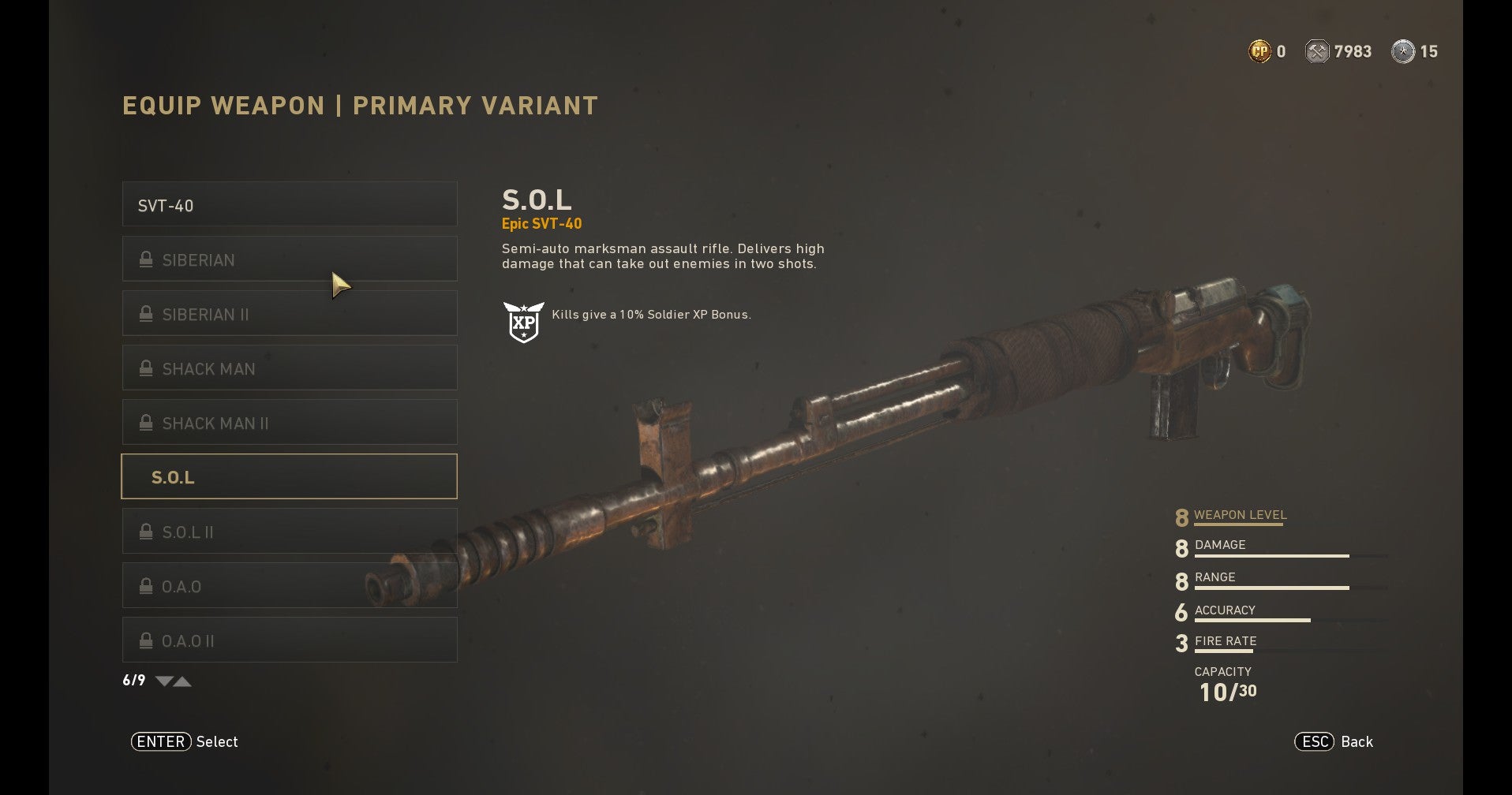Viewport: 1512px width, 795px height.
Task: Click the armory credits hammer icon showing 7983
Action: coord(1318,50)
